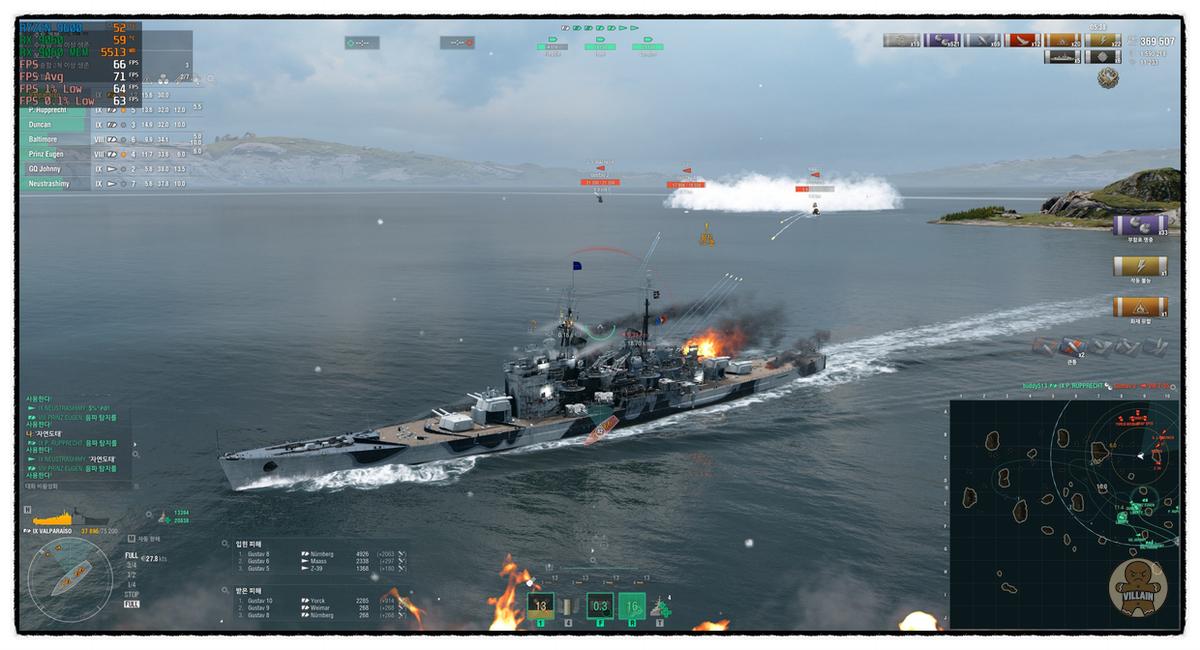This screenshot has width=1200, height=650.
Task: Click the minimap
Action: pos(1063,514)
